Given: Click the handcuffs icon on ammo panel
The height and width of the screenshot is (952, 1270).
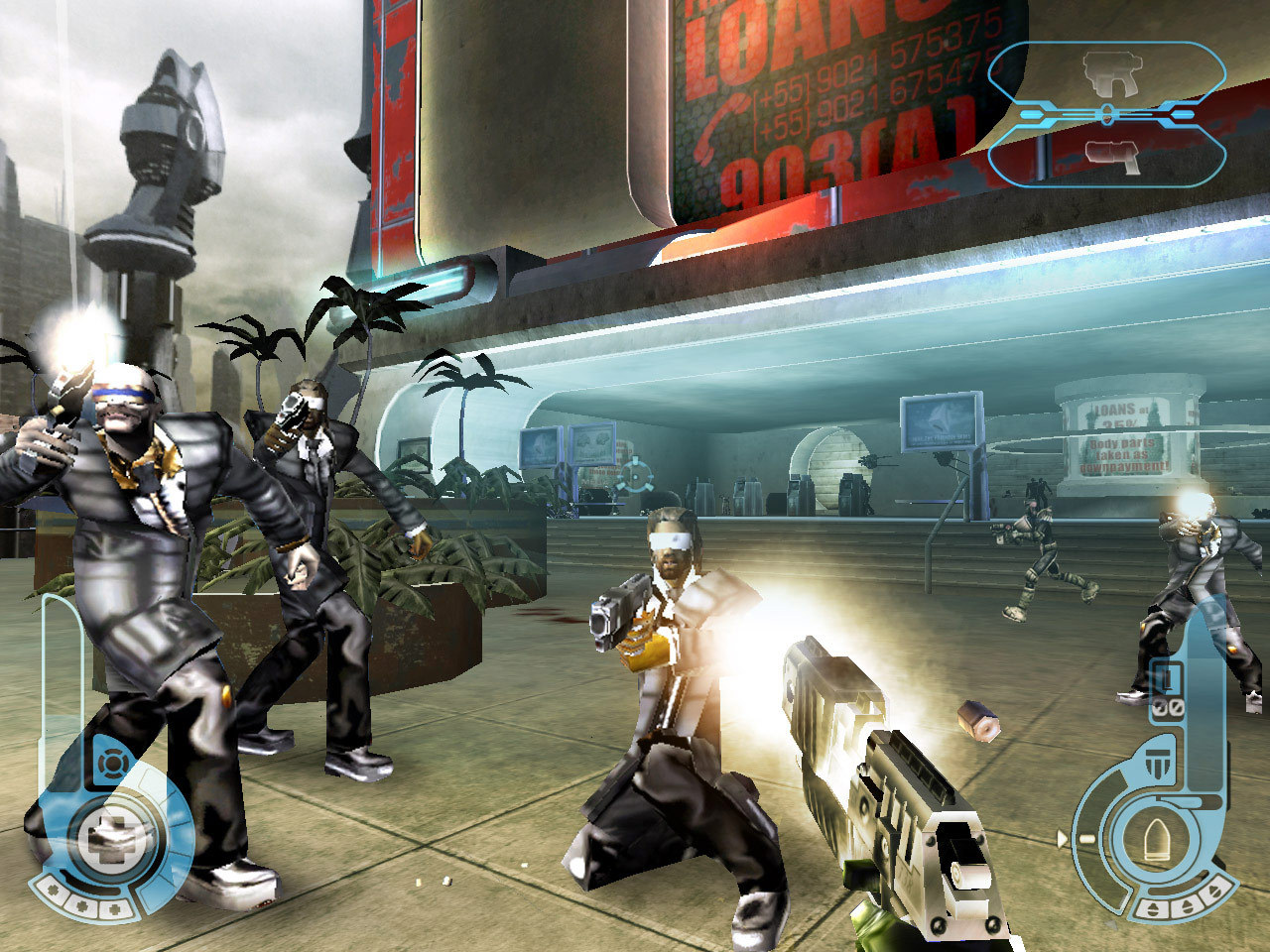Looking at the screenshot, I should click(x=1168, y=707).
